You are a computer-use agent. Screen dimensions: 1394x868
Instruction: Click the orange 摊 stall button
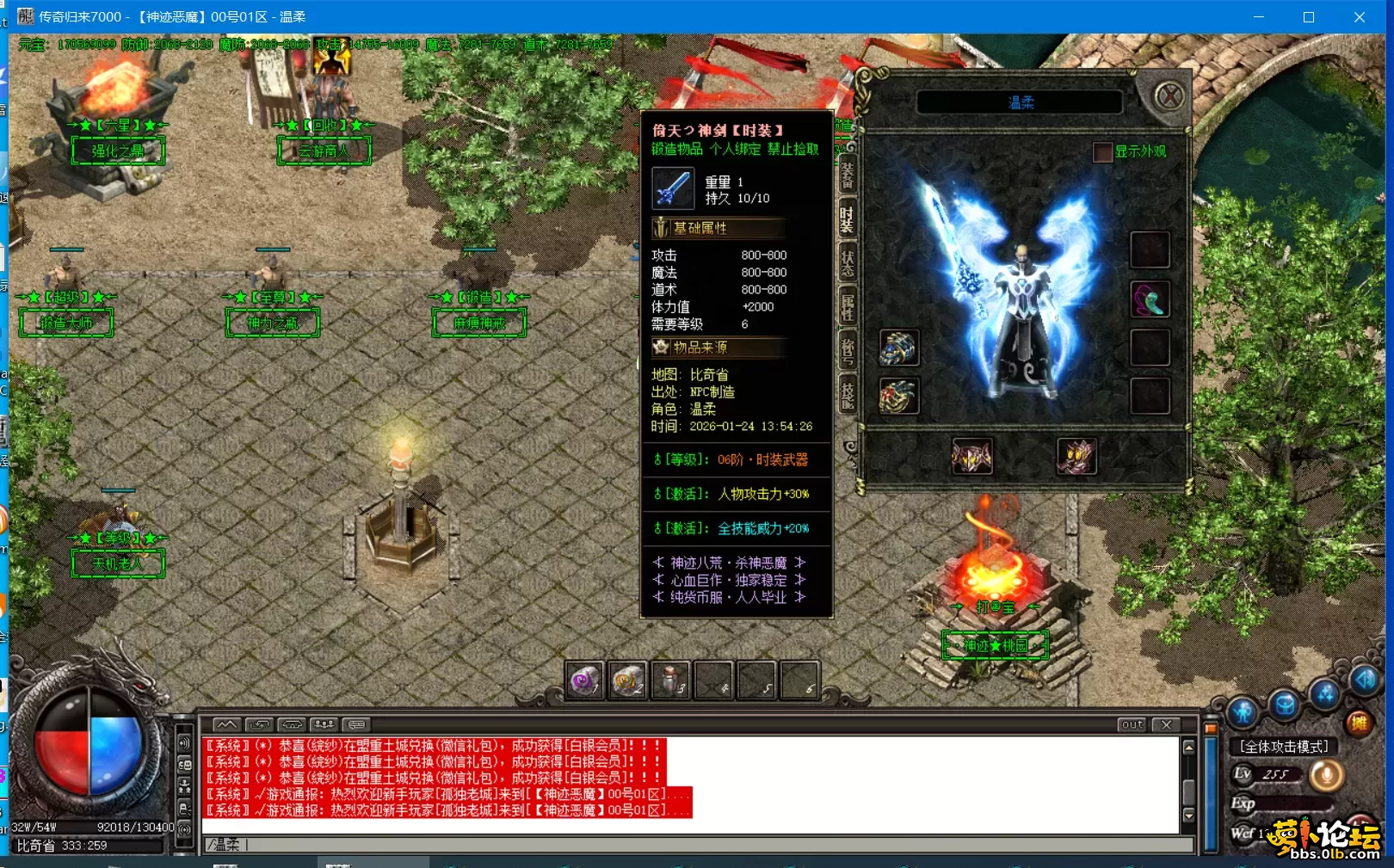pos(1360,722)
